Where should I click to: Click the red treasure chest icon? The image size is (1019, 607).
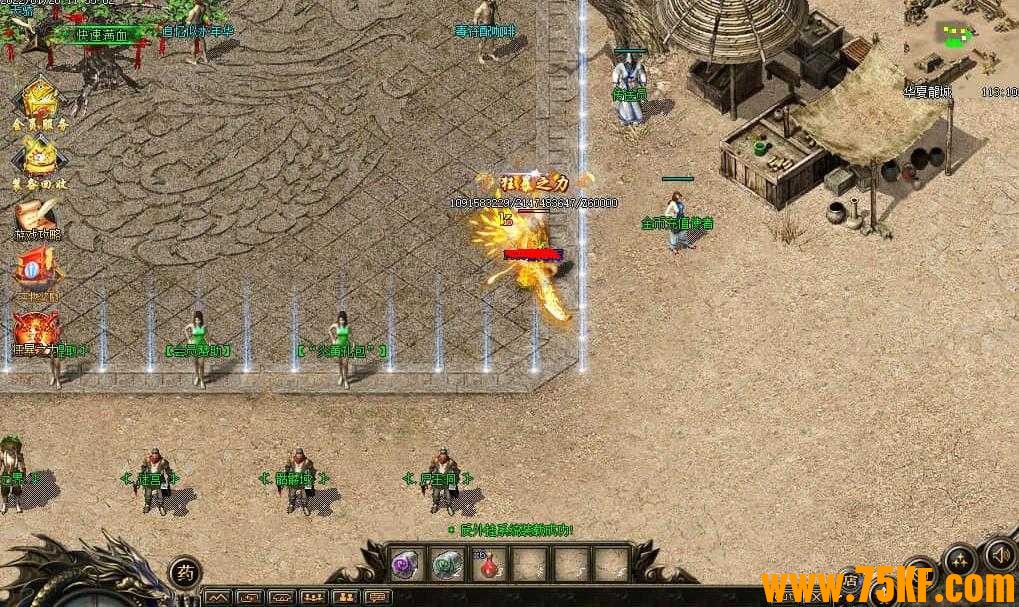click(x=37, y=270)
